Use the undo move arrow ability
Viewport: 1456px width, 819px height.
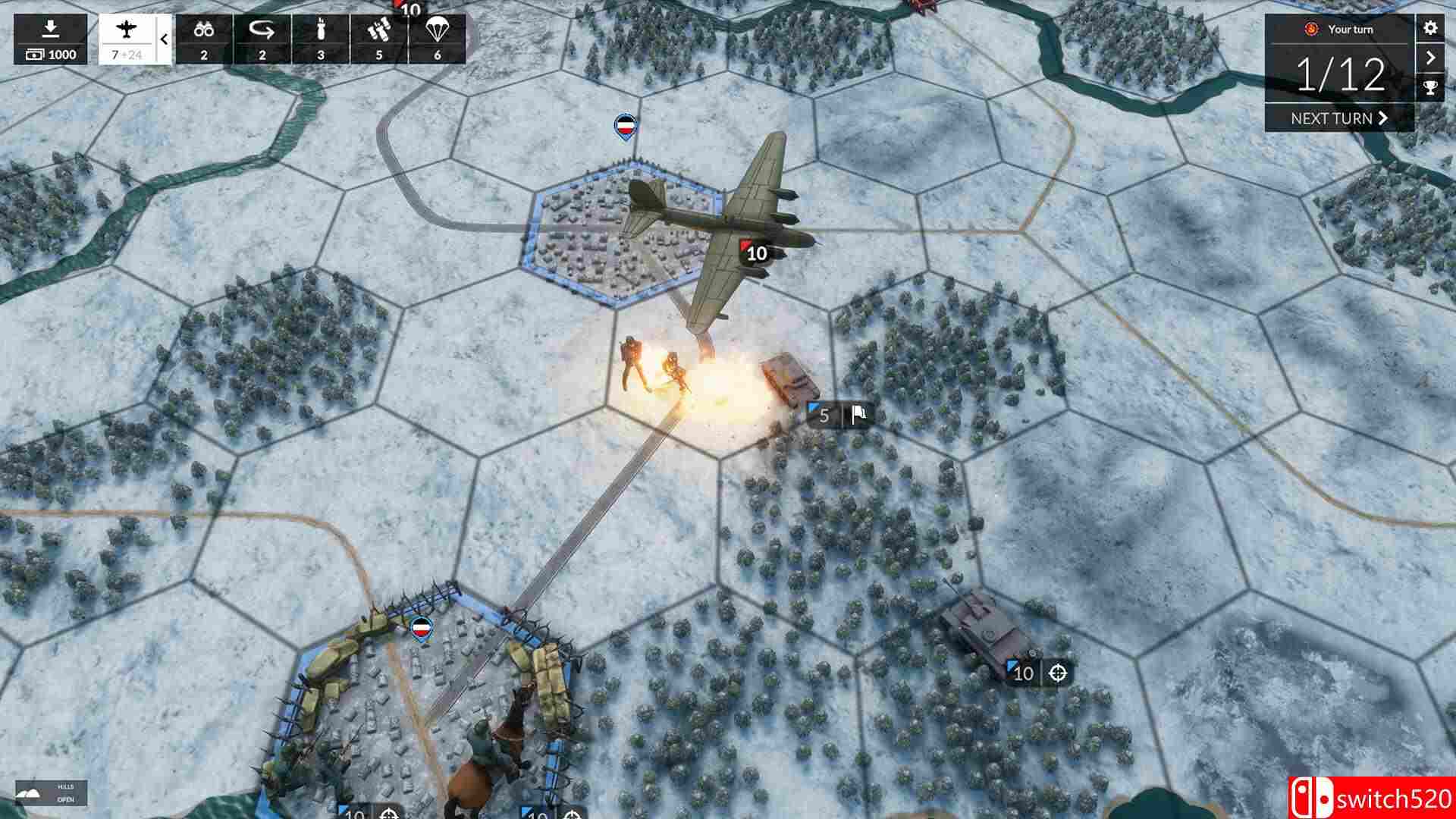click(262, 34)
